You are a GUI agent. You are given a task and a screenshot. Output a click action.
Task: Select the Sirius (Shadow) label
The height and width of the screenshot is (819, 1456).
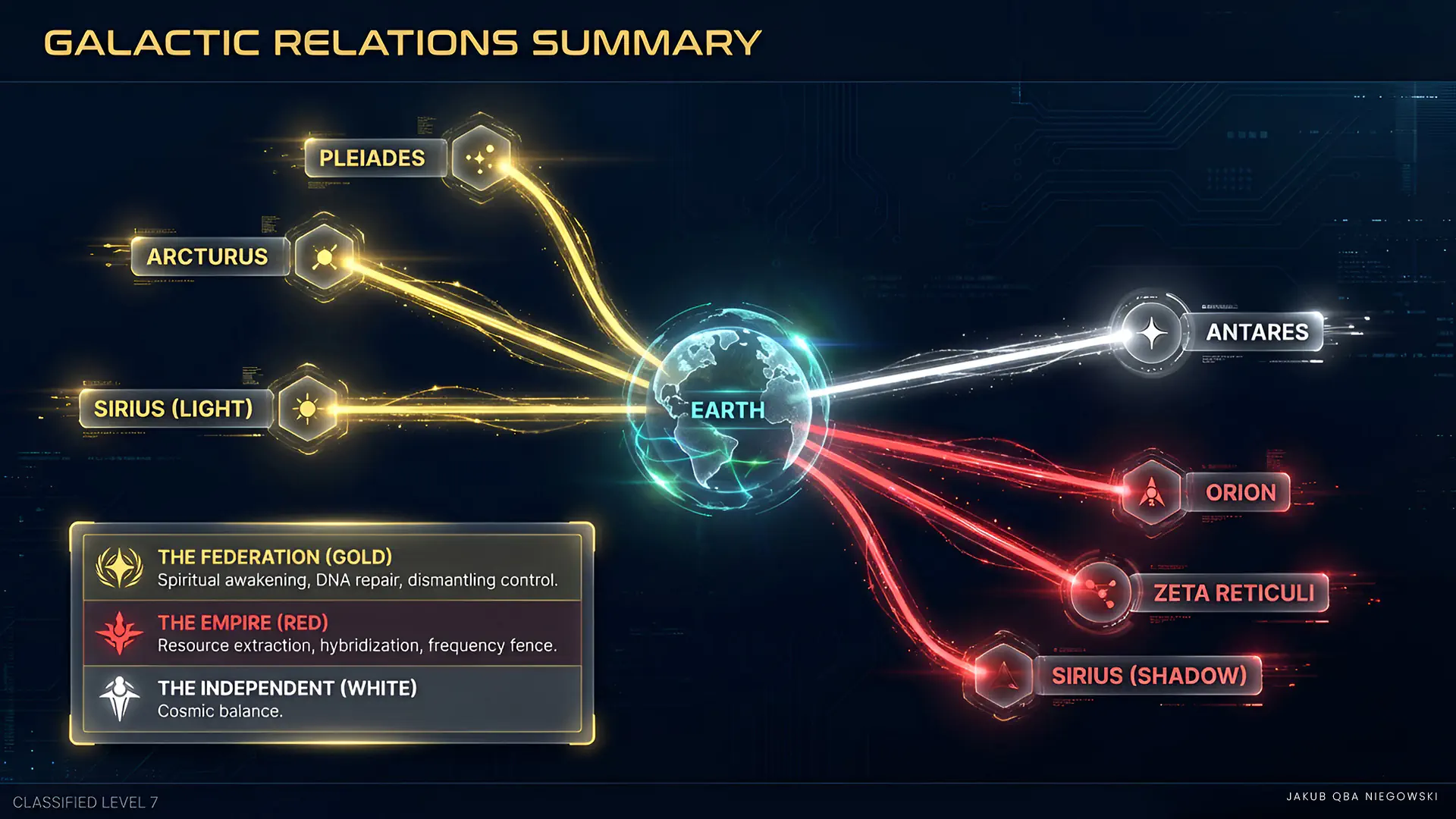pos(1149,675)
